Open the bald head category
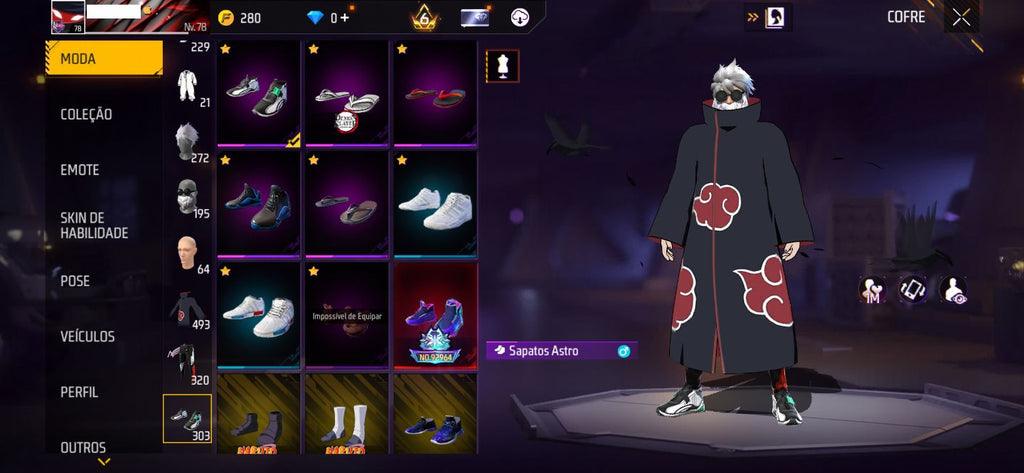1024x473 pixels. [187, 253]
